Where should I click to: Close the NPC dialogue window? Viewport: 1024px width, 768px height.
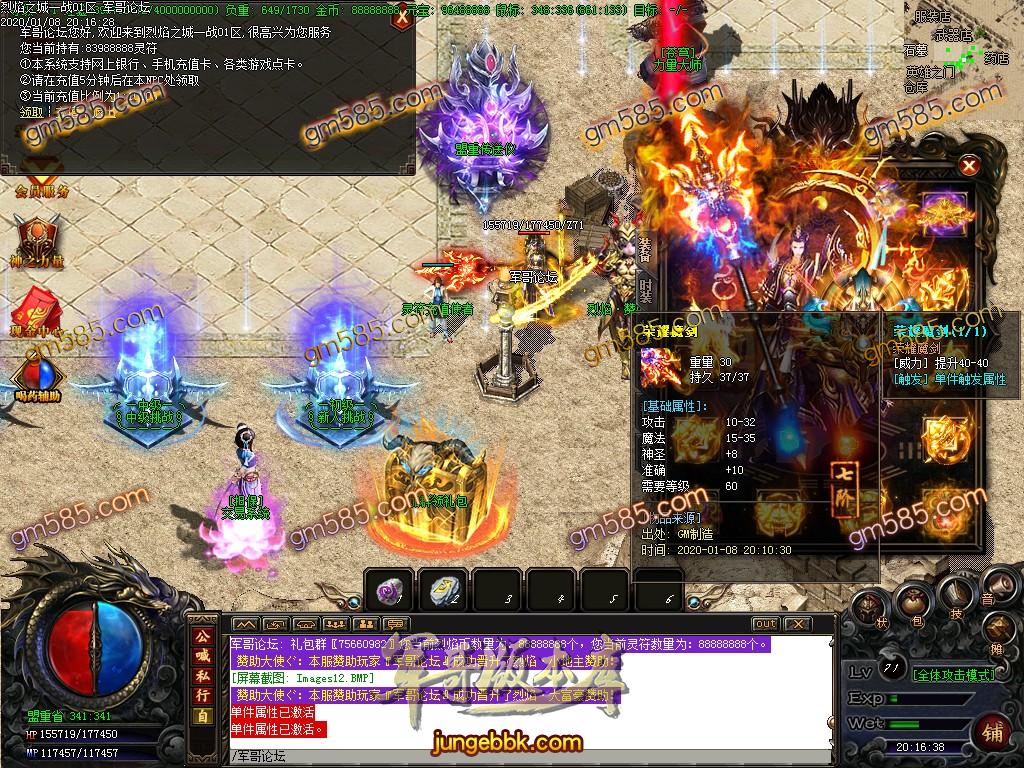(x=402, y=17)
